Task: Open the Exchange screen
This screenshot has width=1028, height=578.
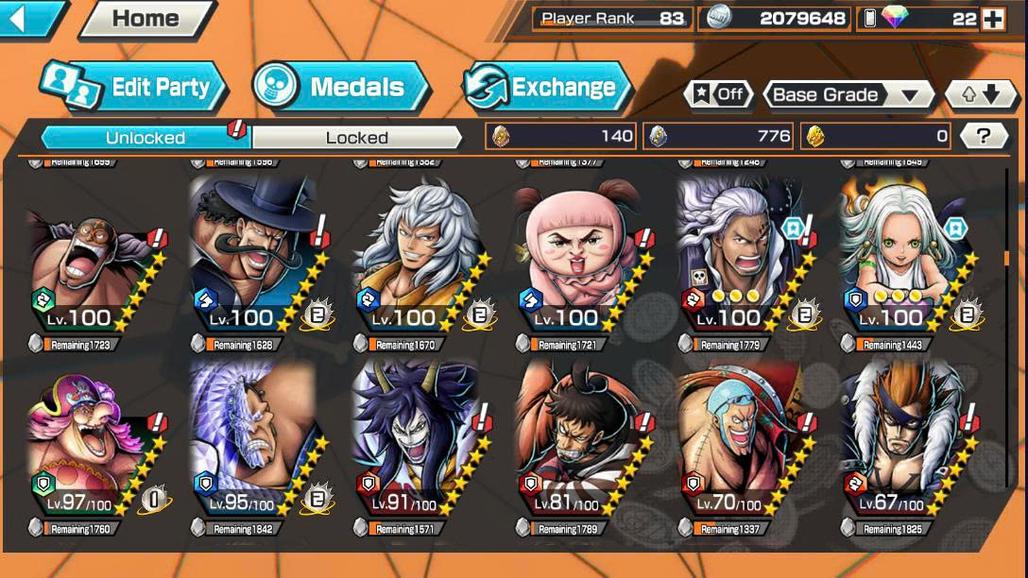Action: click(x=547, y=87)
